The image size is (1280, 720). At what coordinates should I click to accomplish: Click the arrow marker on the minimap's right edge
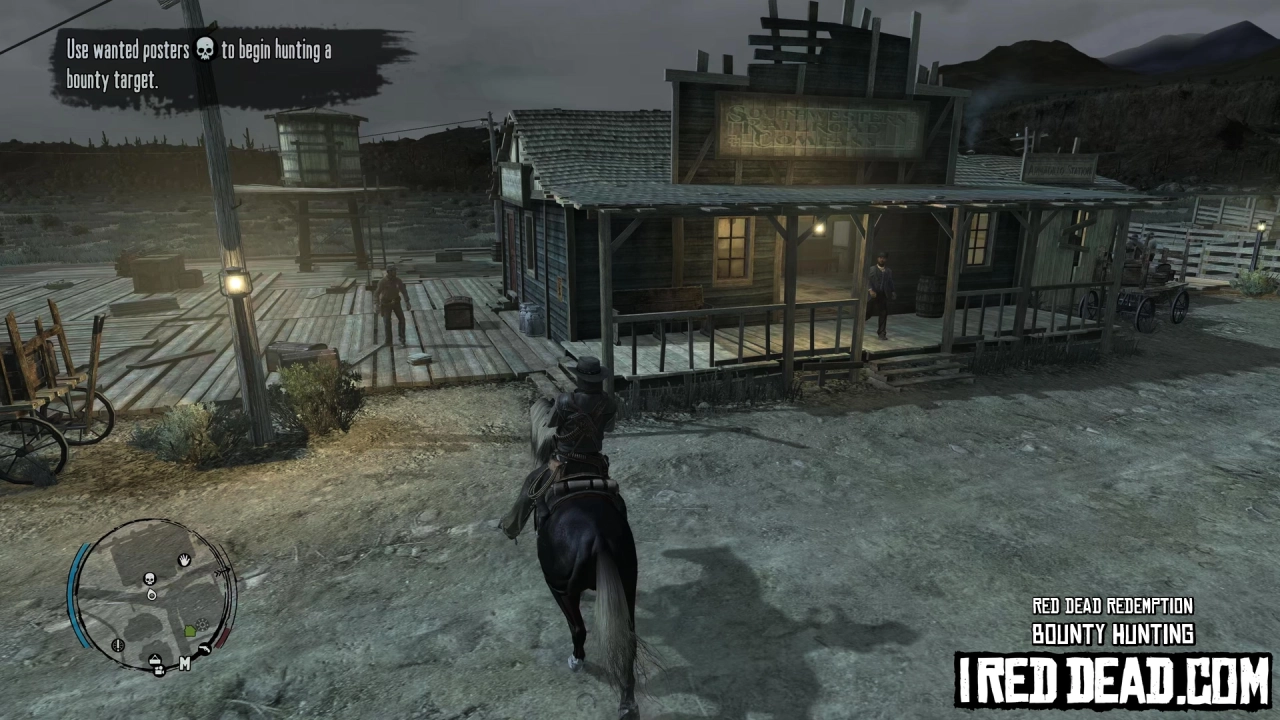pyautogui.click(x=222, y=570)
